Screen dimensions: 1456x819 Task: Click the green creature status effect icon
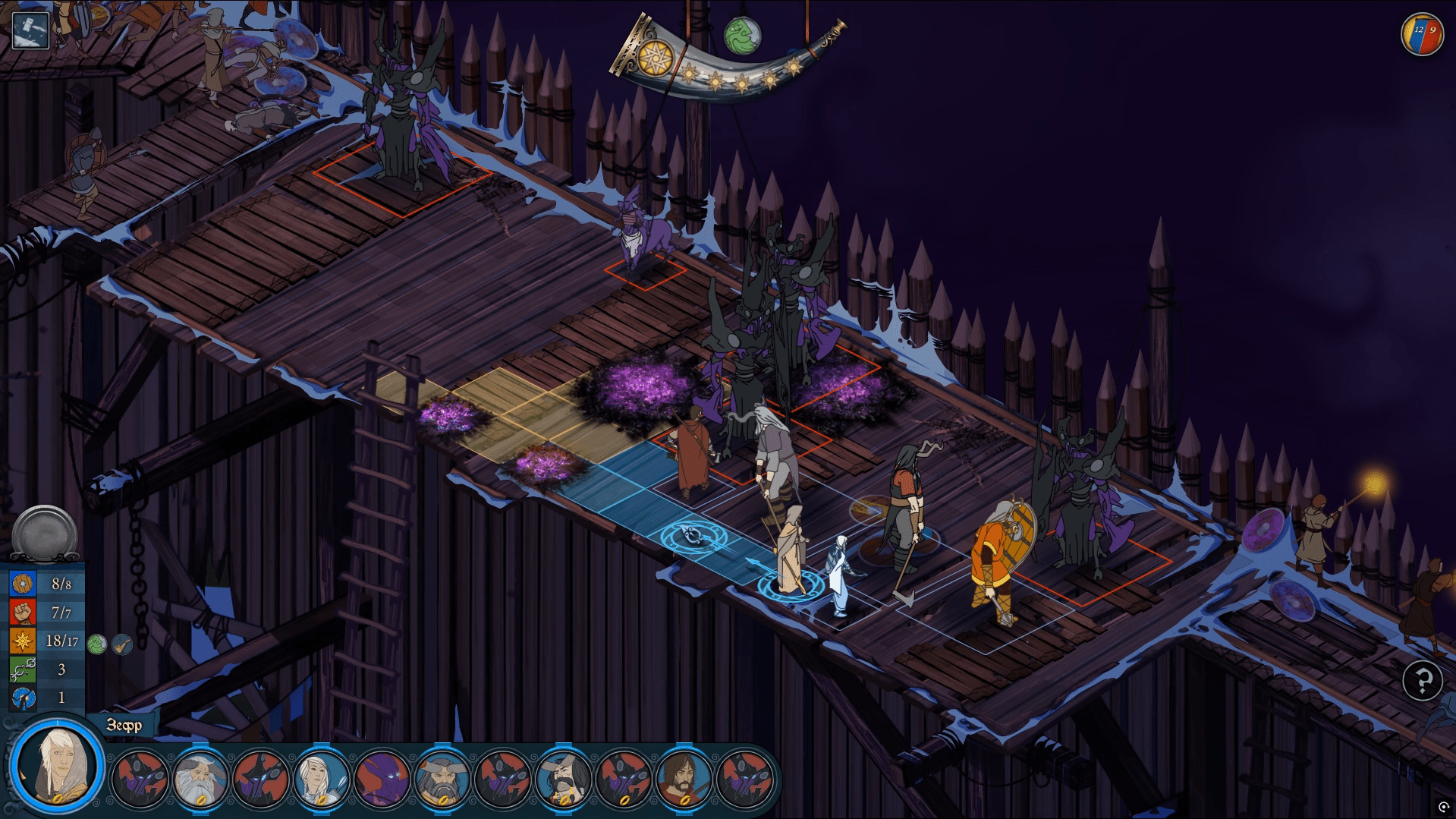coord(96,644)
